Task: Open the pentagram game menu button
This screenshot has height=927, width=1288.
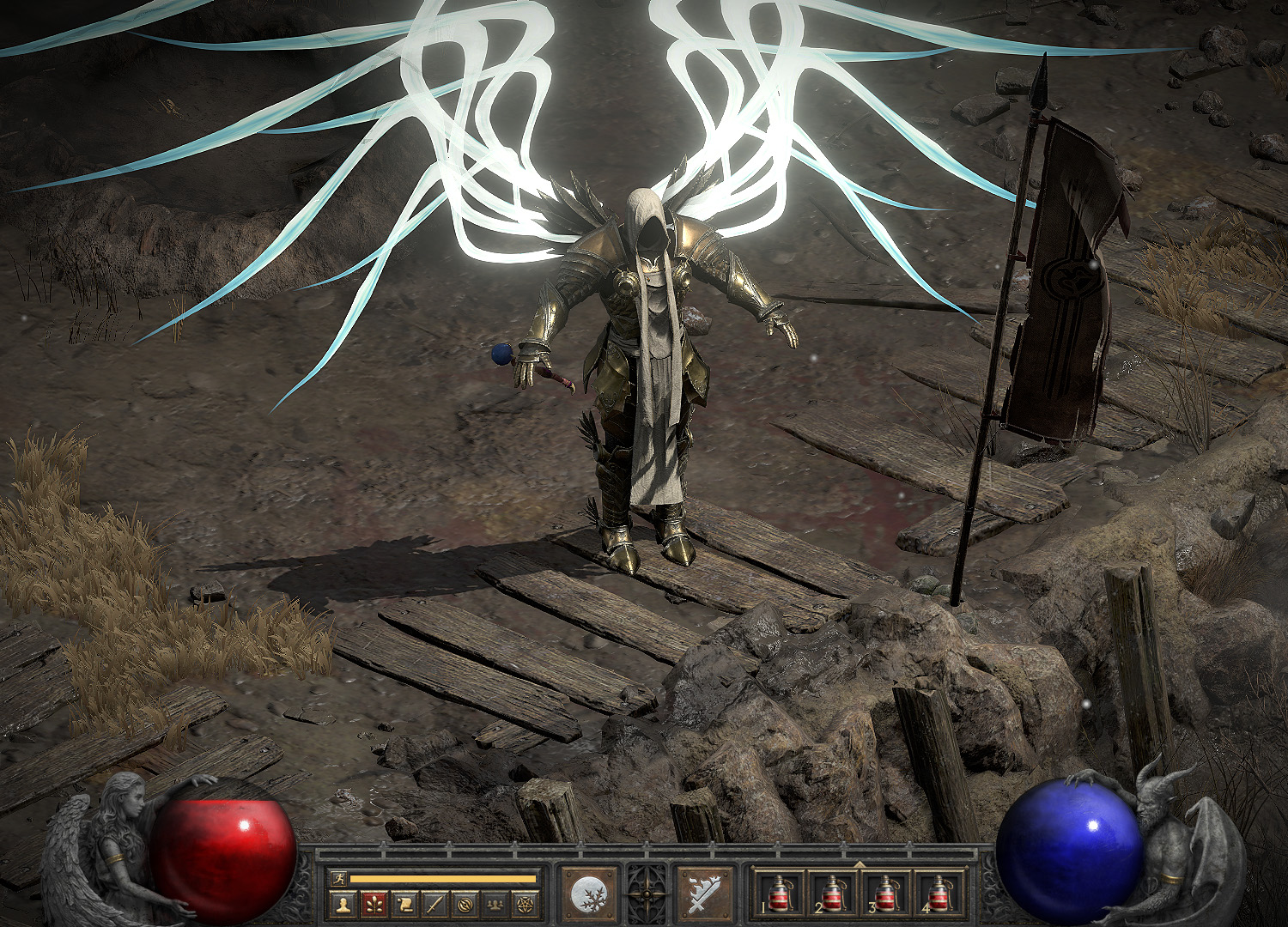Action: [x=525, y=904]
